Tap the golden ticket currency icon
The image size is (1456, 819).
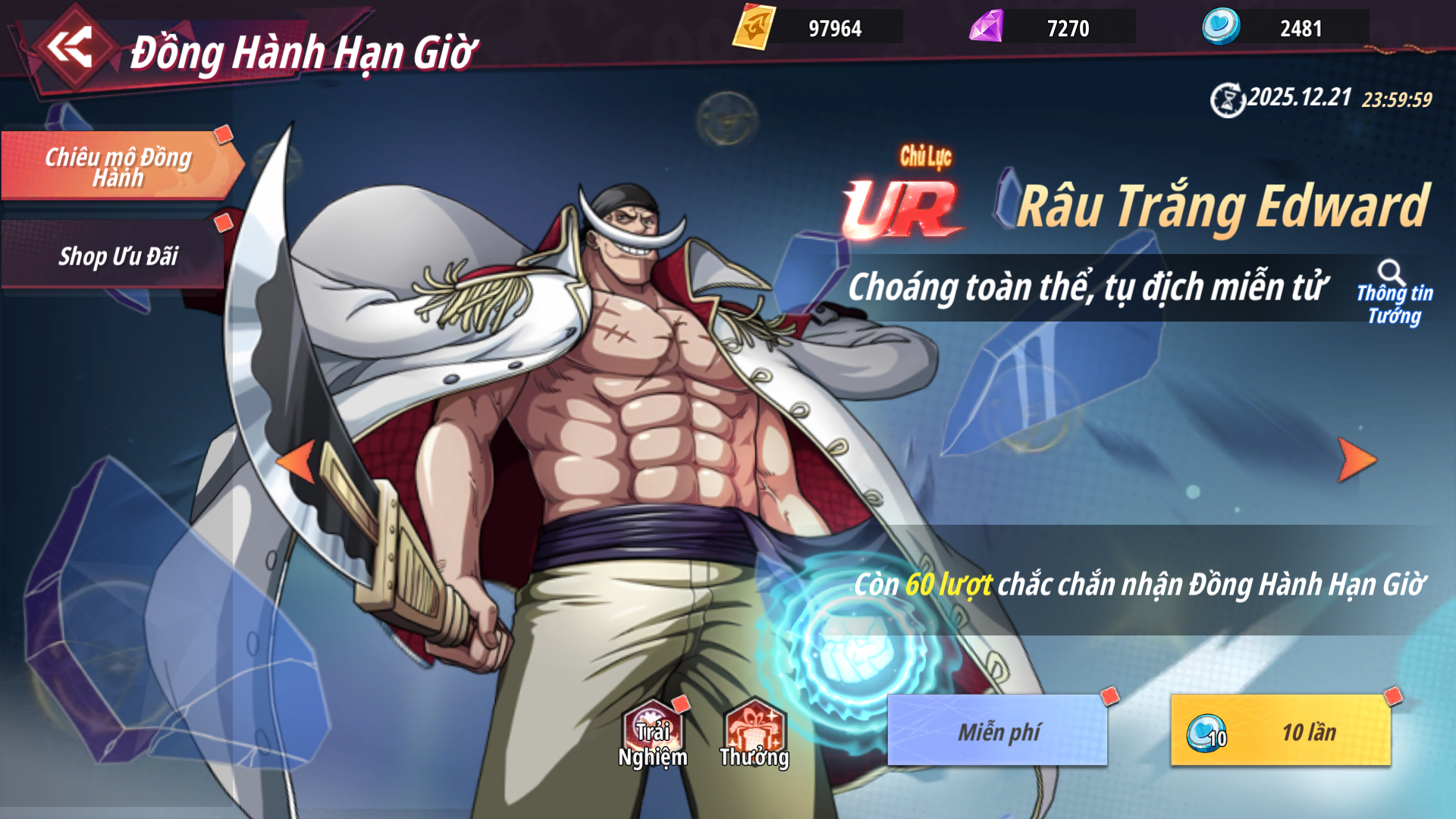[753, 27]
